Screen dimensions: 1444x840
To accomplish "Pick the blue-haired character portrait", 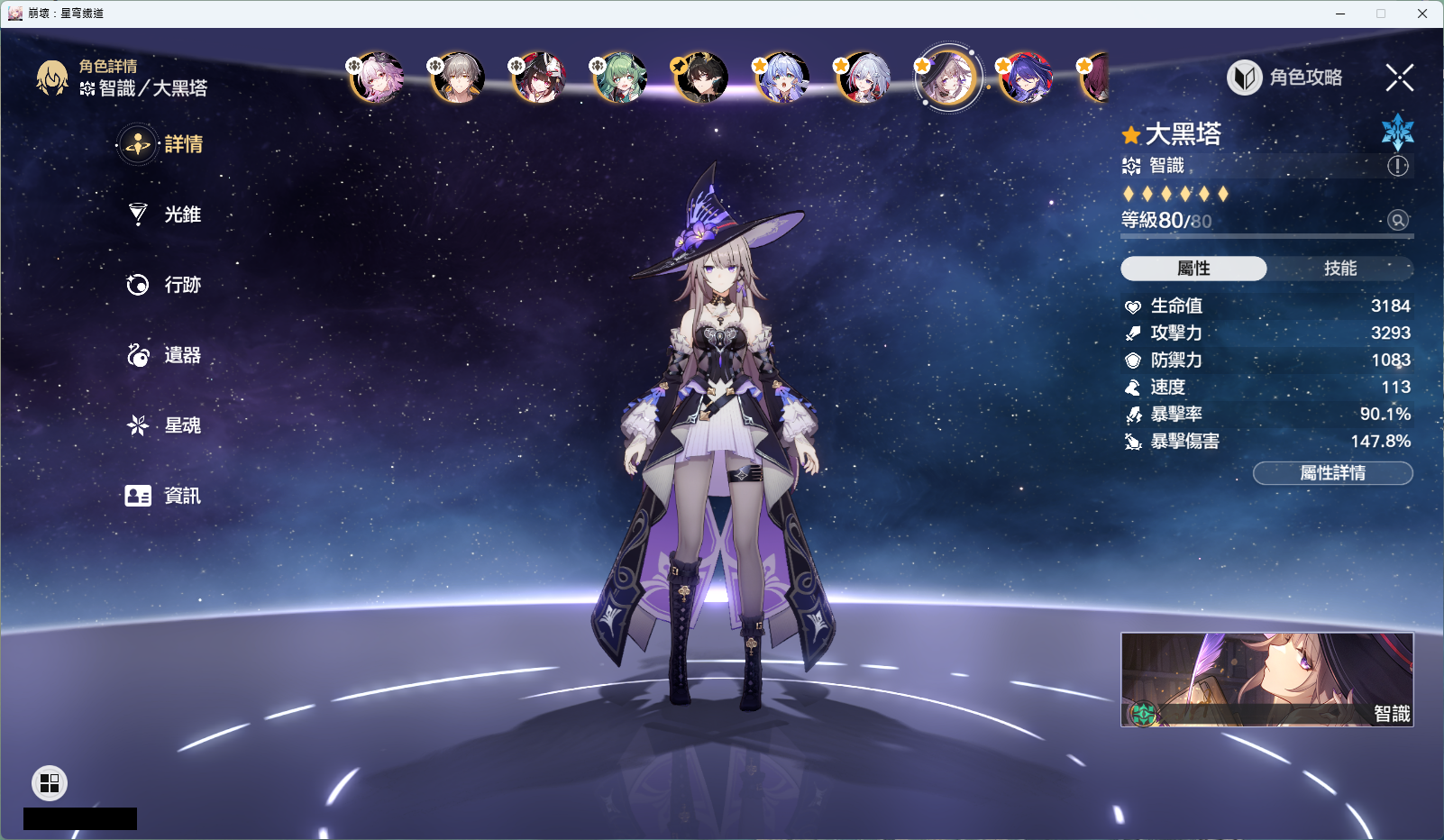I will [781, 78].
